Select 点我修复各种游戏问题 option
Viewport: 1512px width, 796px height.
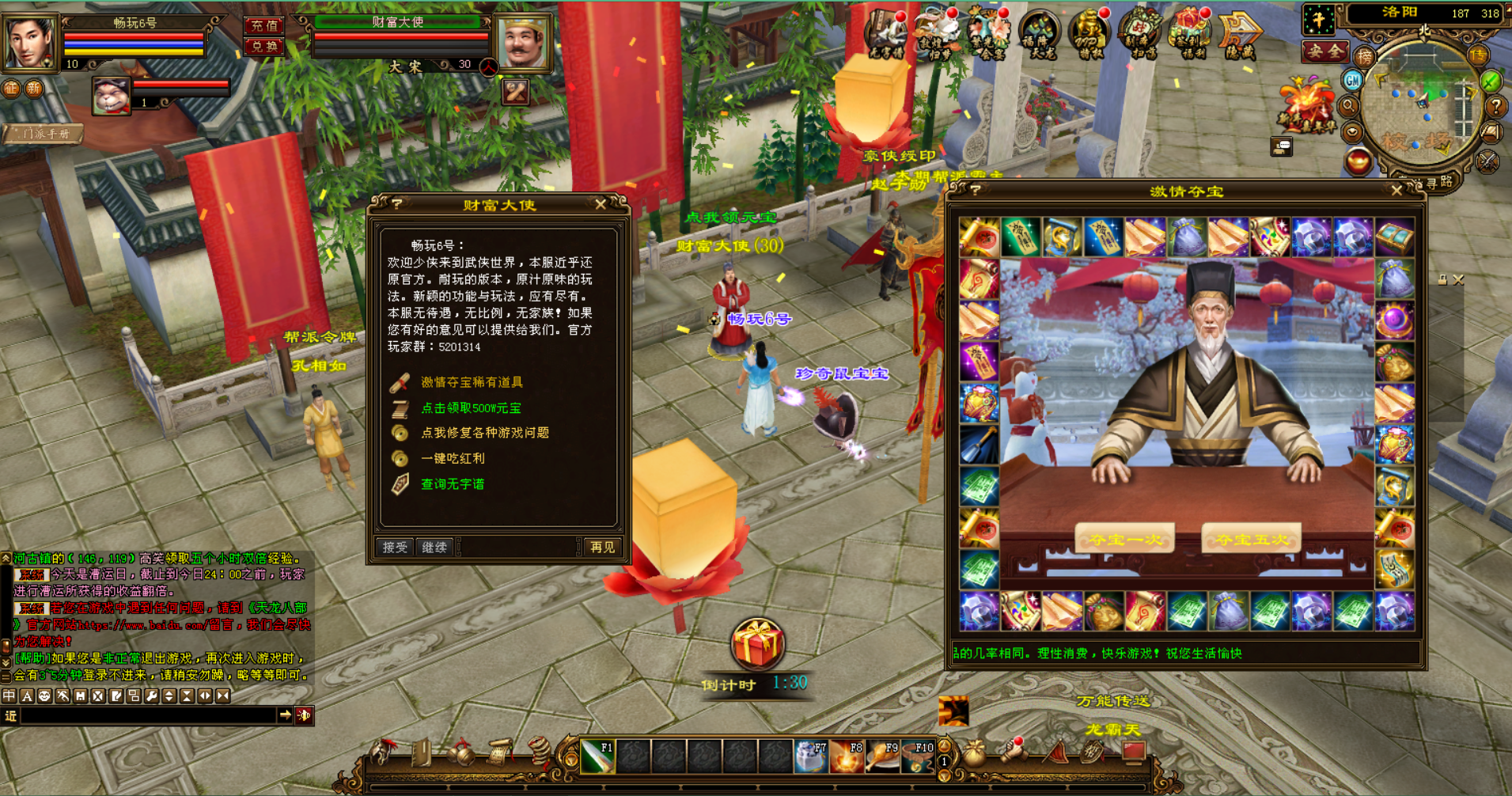click(484, 433)
